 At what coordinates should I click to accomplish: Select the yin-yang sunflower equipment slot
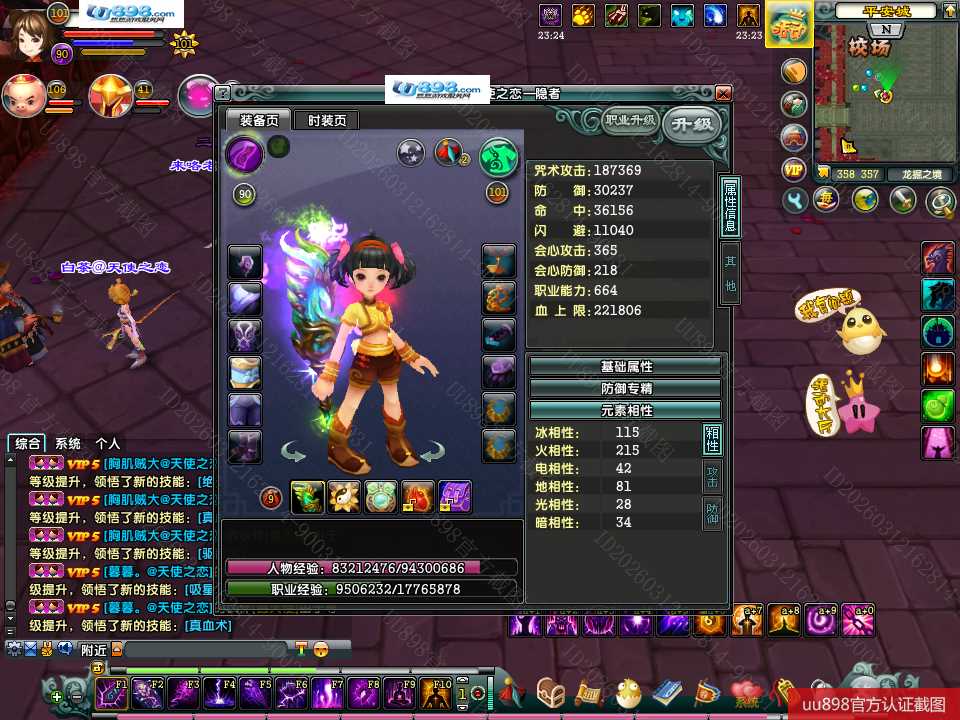coord(345,496)
